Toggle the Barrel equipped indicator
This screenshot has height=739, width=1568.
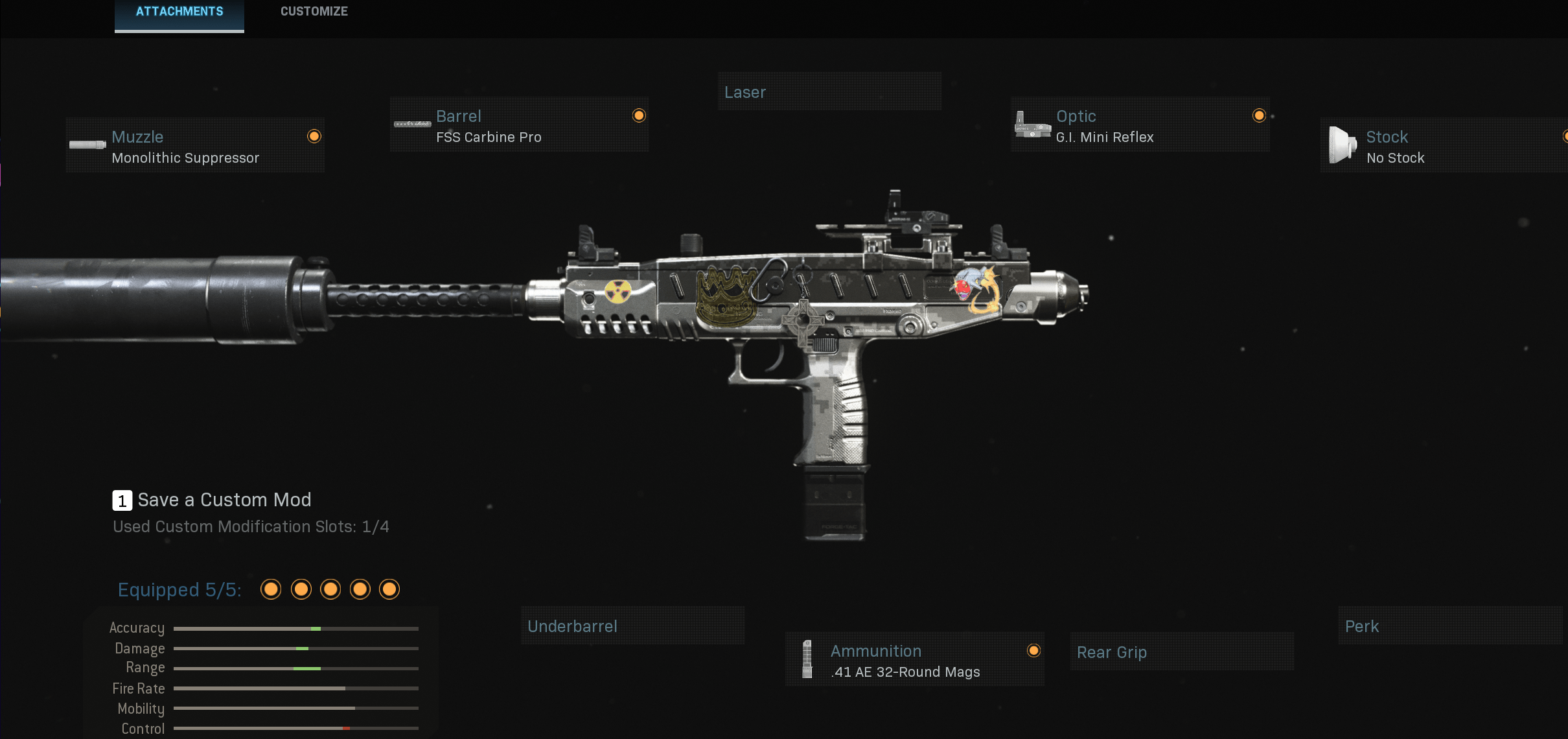coord(639,115)
